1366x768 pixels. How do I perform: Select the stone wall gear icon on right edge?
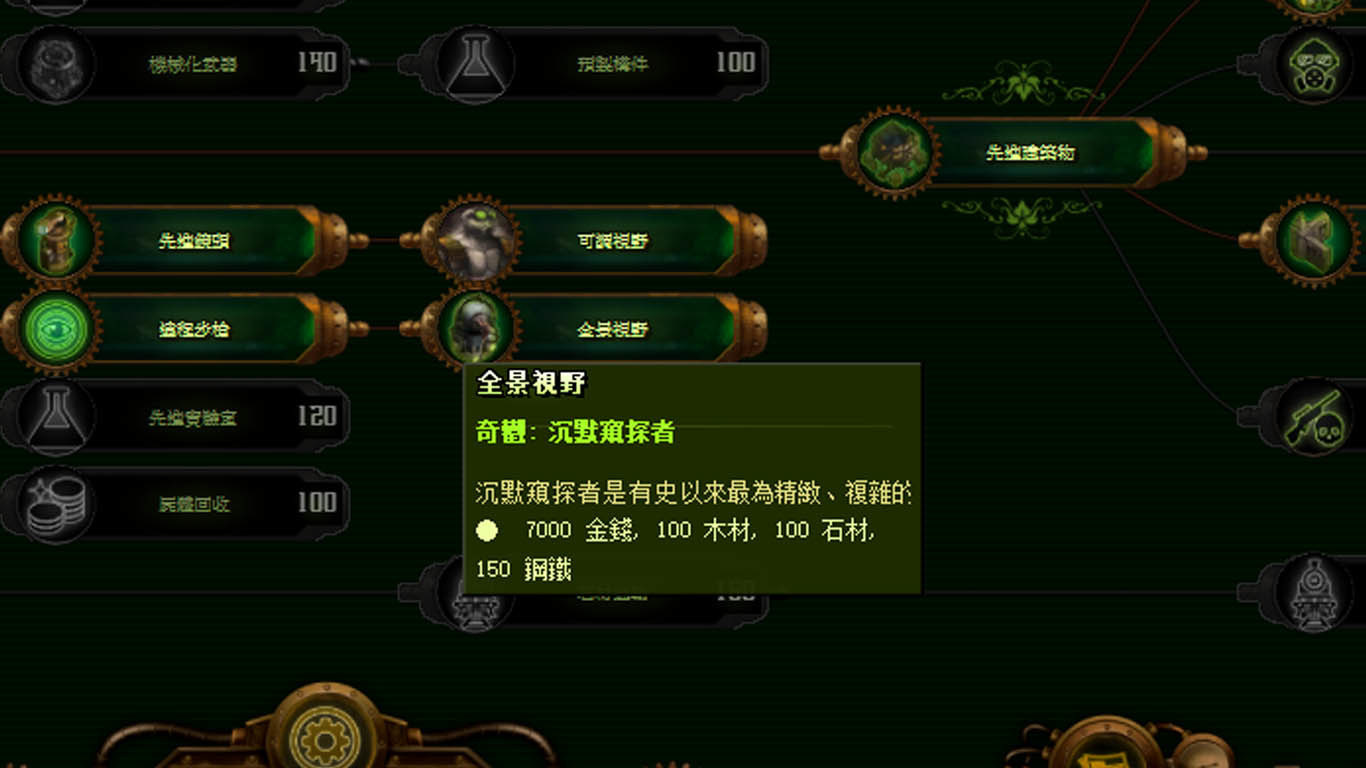click(1314, 240)
